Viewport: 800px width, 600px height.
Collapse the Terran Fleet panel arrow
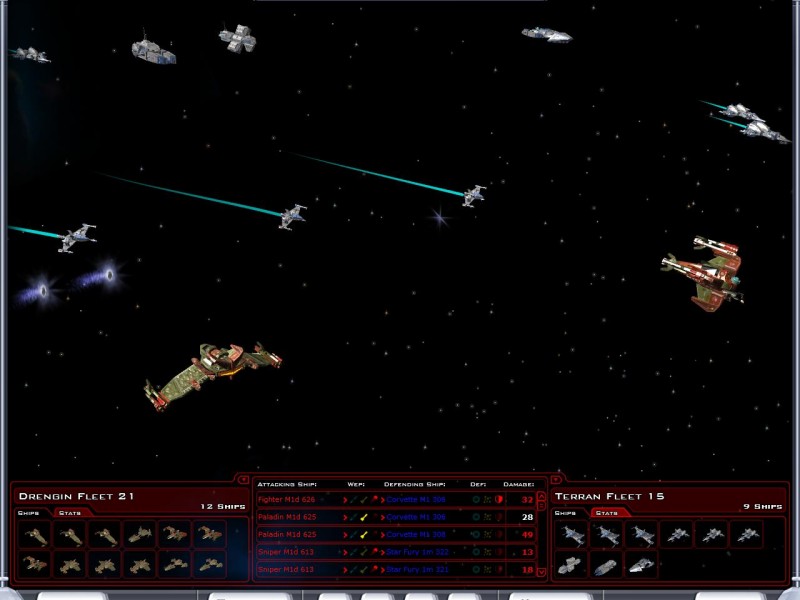[x=556, y=479]
